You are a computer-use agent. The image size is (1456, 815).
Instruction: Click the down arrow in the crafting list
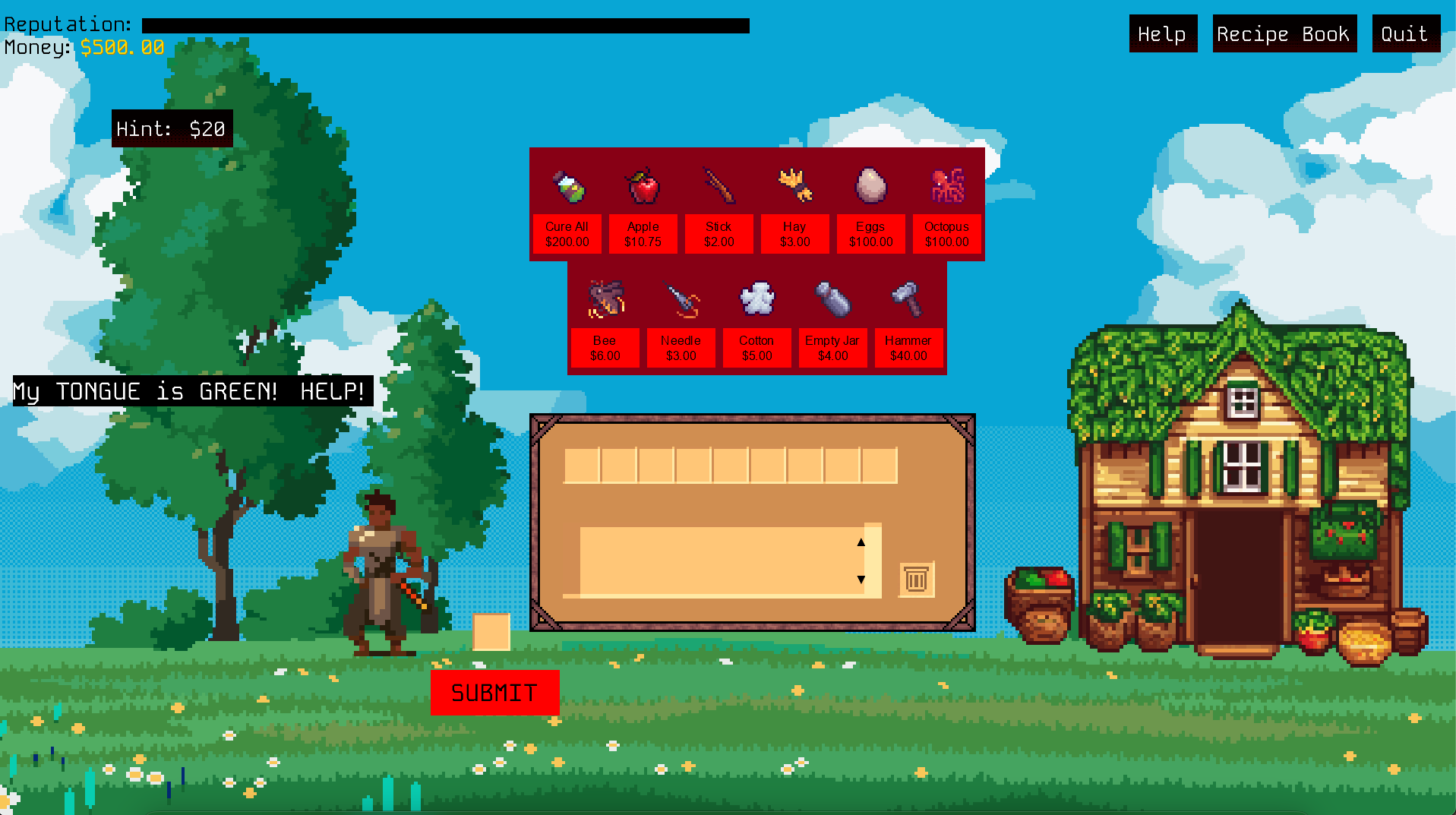click(861, 580)
